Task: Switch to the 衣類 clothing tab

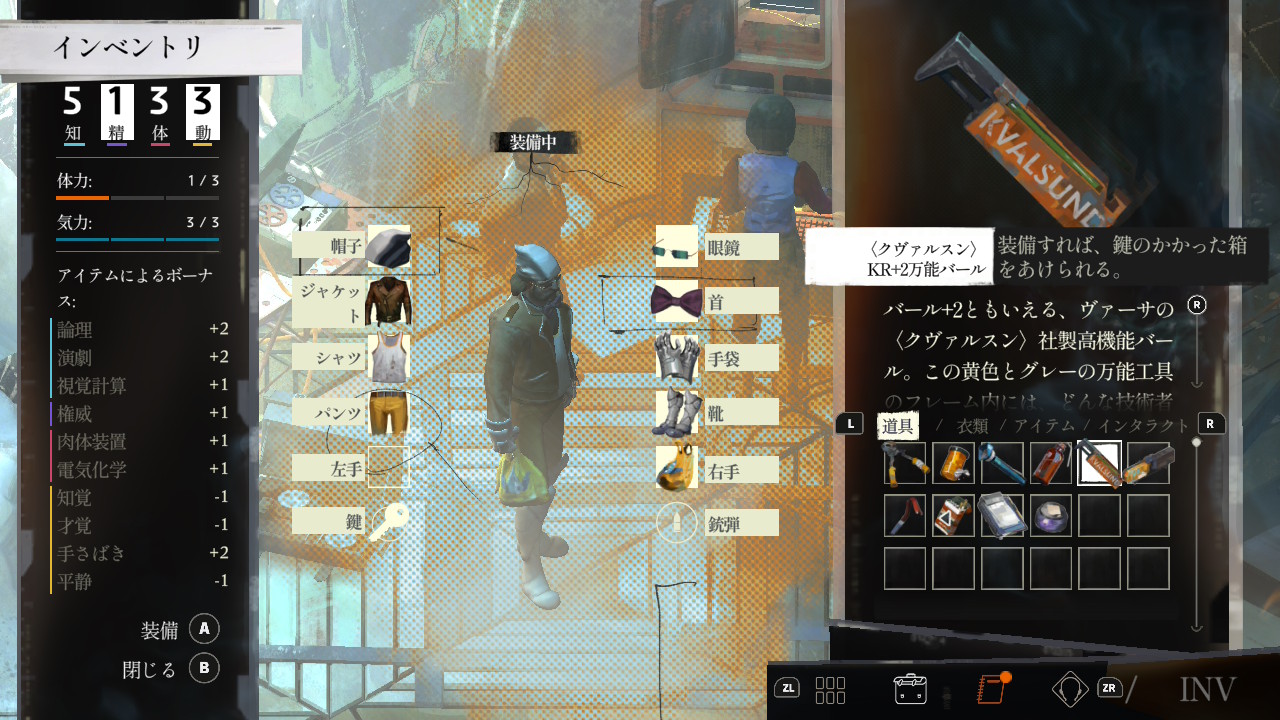Action: [972, 425]
